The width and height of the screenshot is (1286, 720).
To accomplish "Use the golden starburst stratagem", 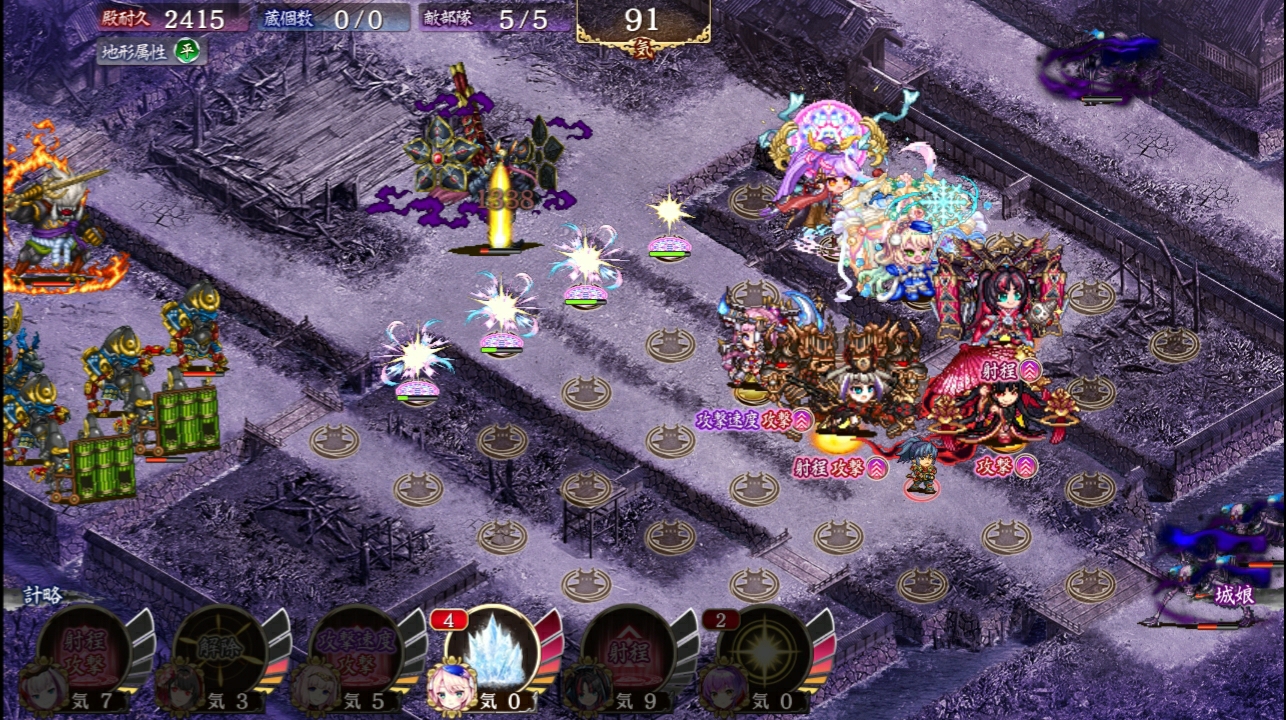I will [x=765, y=650].
